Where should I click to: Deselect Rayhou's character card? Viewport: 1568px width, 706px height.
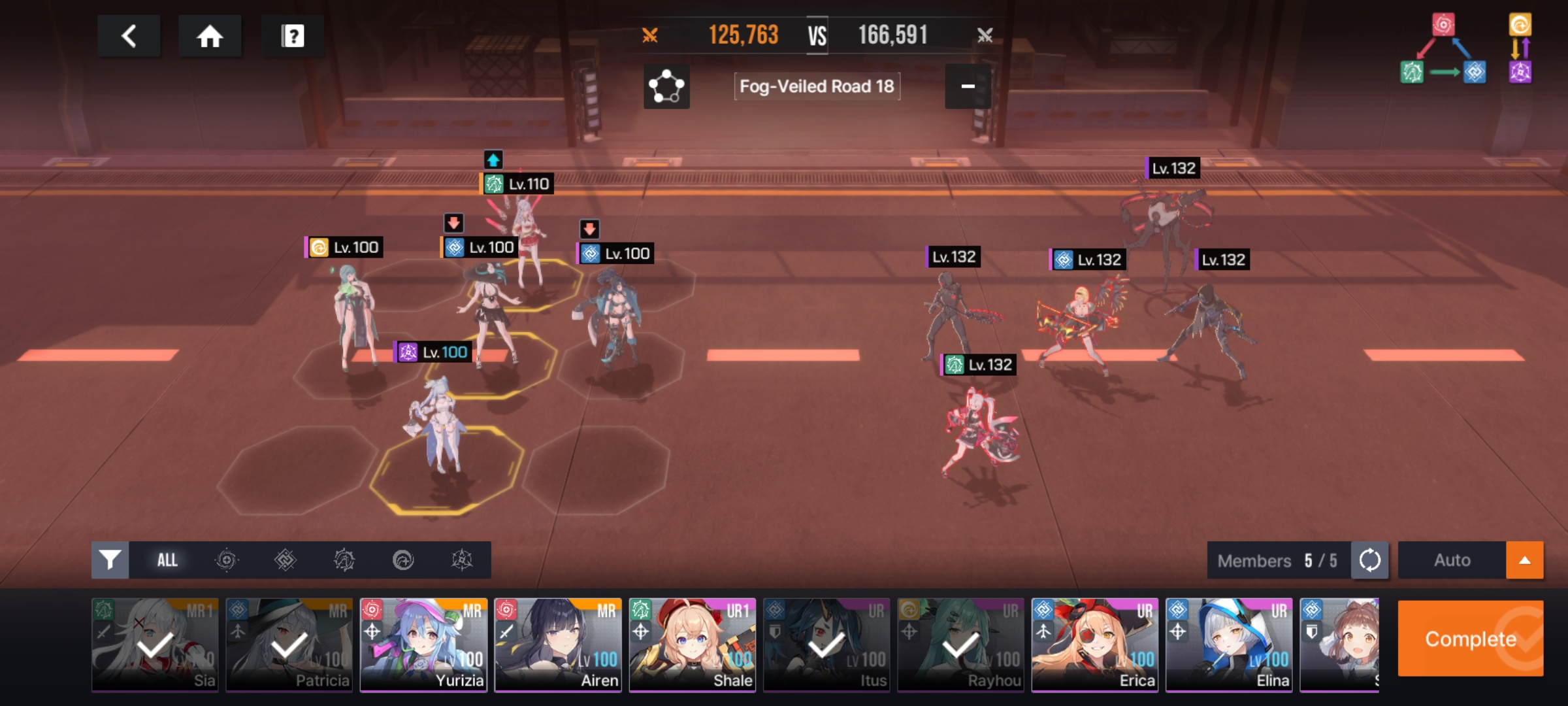click(x=961, y=645)
